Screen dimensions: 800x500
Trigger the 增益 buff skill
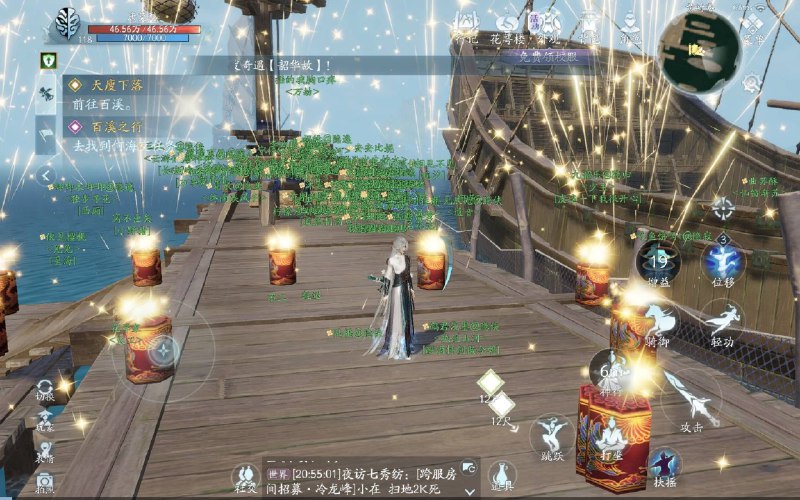coord(658,263)
